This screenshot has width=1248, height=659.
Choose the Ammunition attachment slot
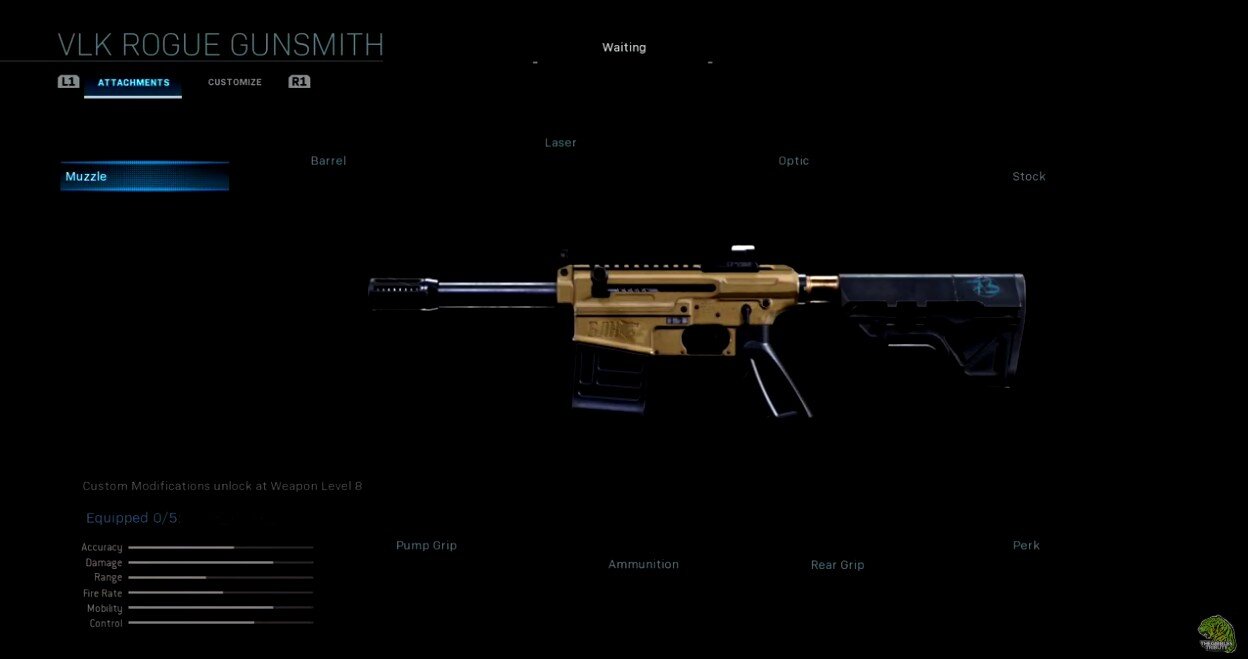[x=643, y=565]
